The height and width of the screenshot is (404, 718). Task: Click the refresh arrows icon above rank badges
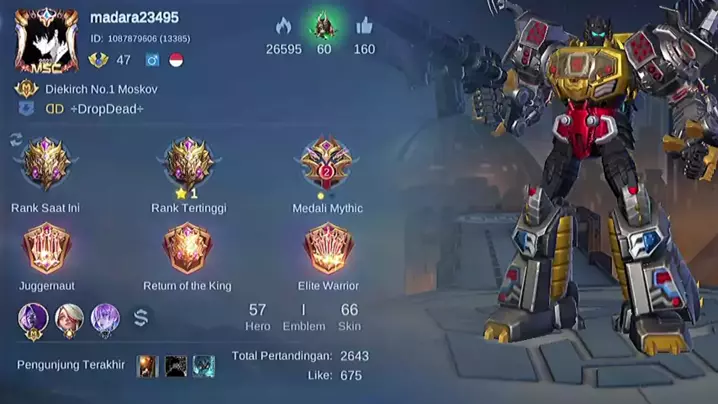point(16,138)
